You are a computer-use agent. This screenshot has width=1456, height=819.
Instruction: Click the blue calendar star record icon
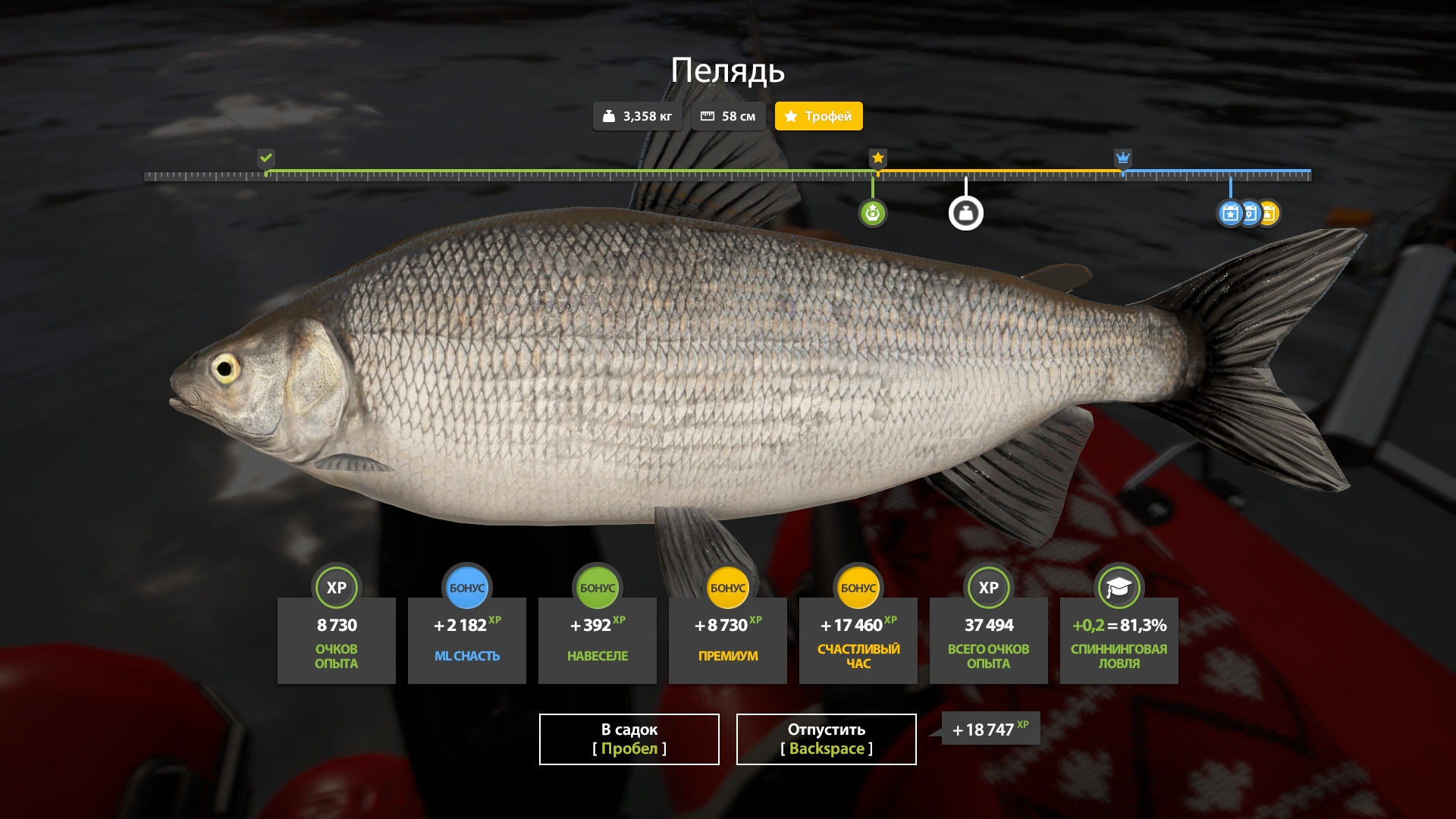pos(1229,213)
